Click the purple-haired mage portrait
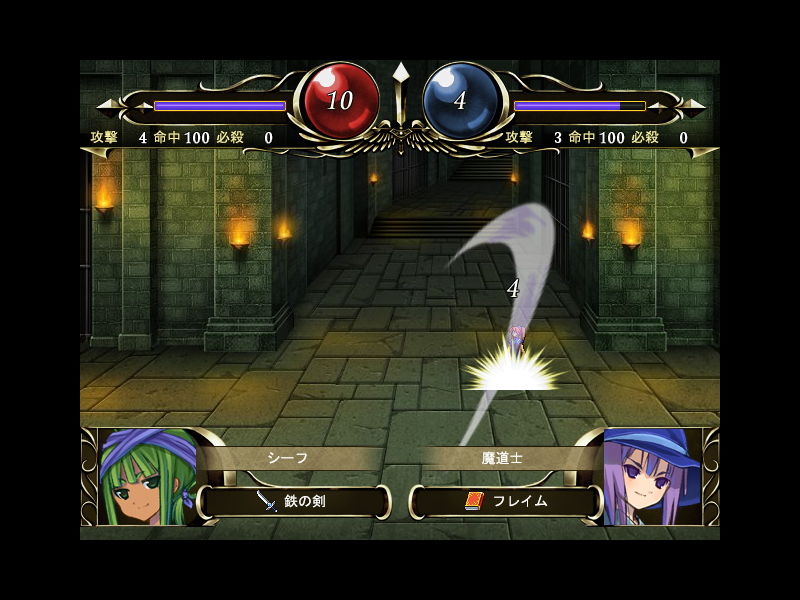800x600 pixels. tap(651, 478)
